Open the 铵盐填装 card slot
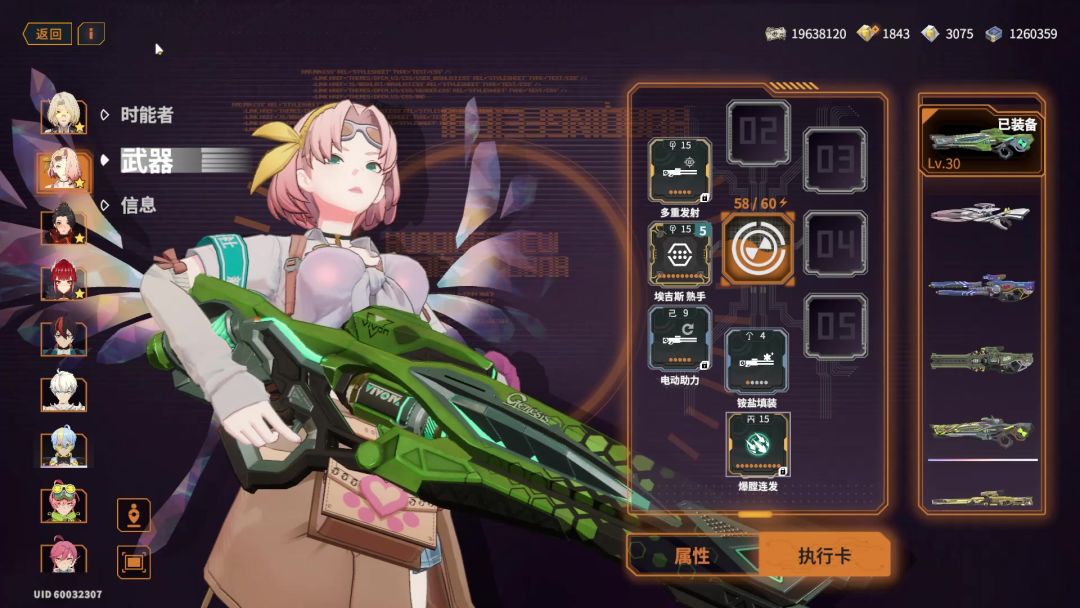 757,361
